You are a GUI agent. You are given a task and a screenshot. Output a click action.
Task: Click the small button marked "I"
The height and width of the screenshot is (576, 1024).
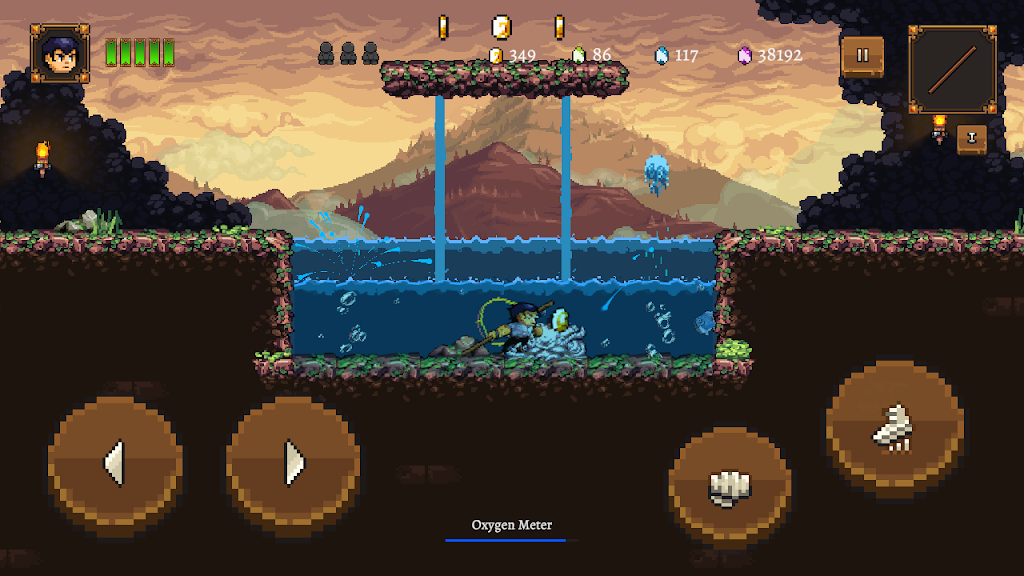[x=971, y=139]
